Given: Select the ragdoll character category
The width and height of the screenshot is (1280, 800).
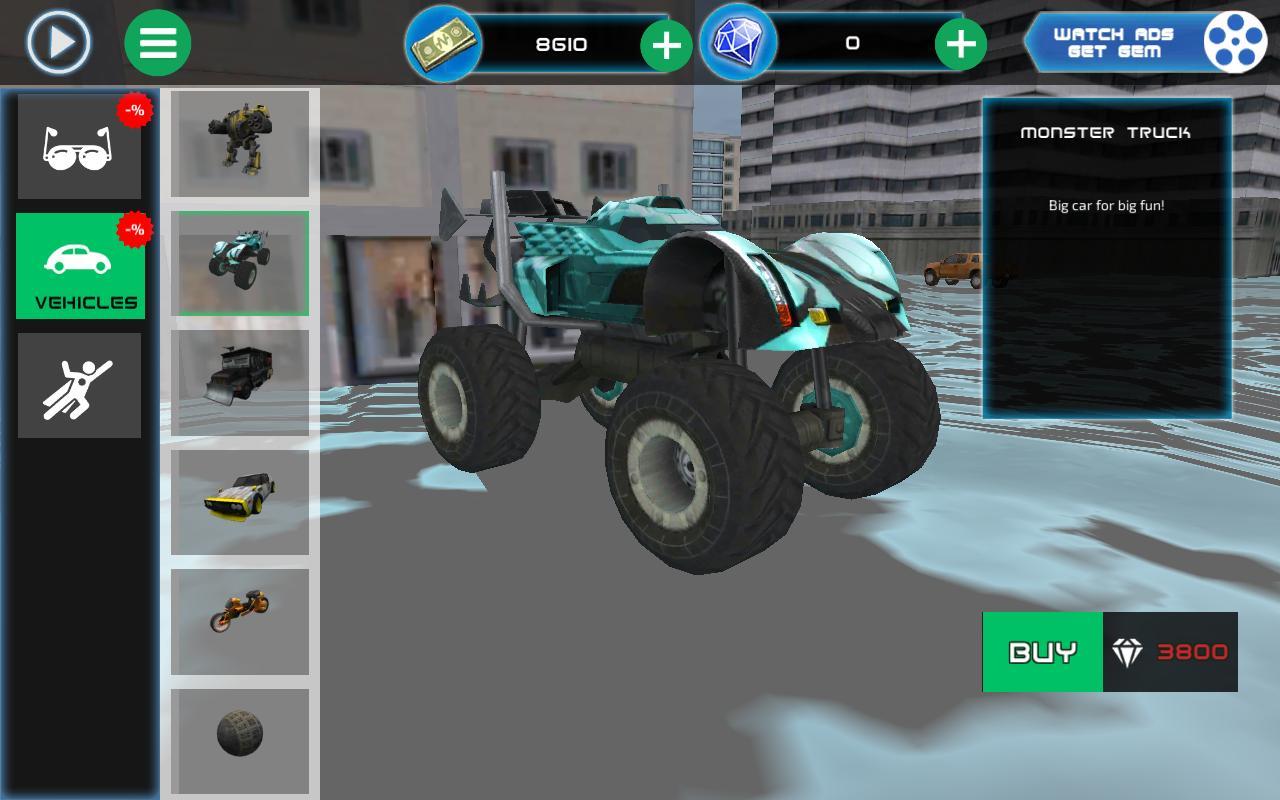Looking at the screenshot, I should click(79, 385).
